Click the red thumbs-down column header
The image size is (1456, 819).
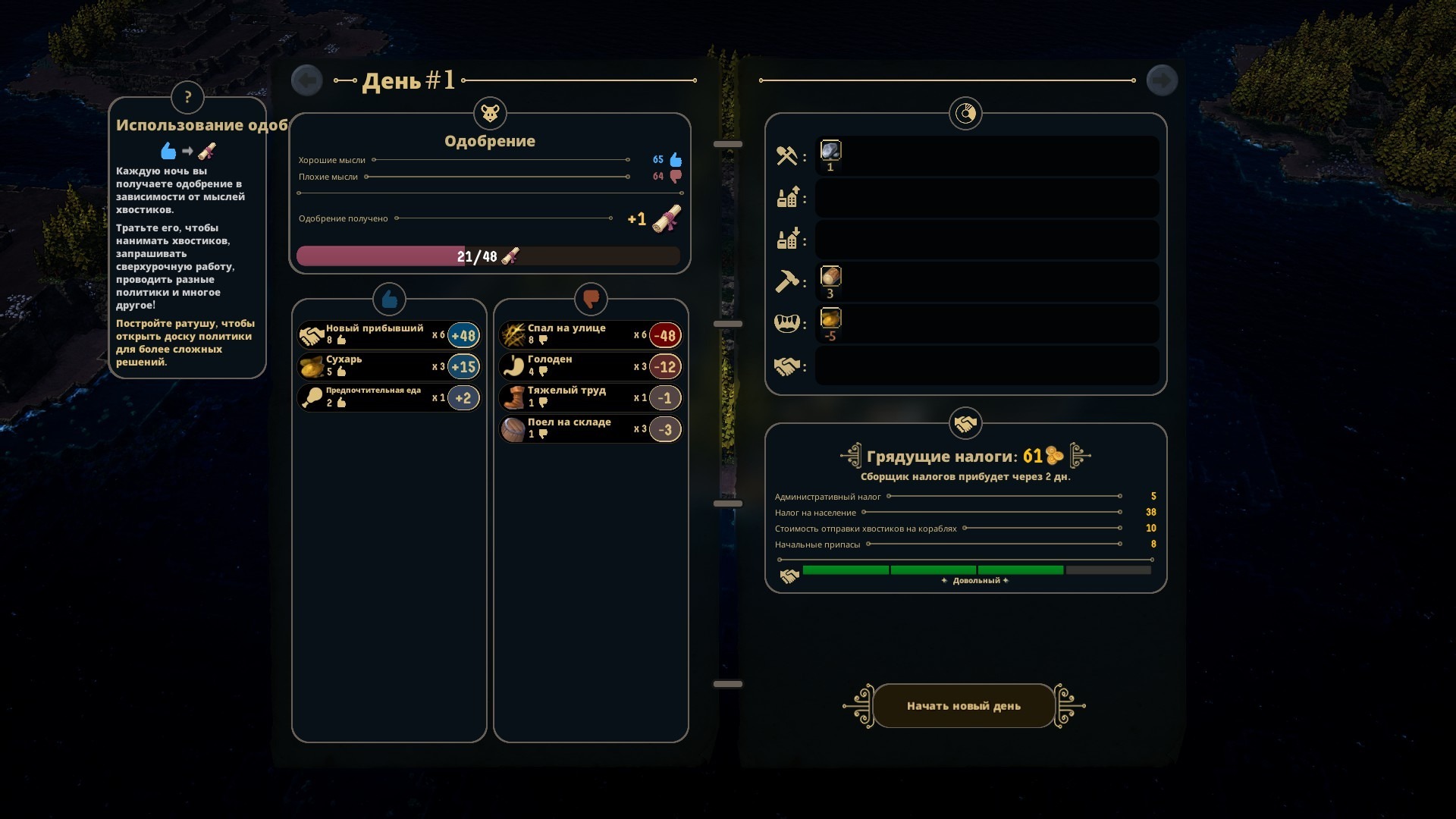(591, 300)
